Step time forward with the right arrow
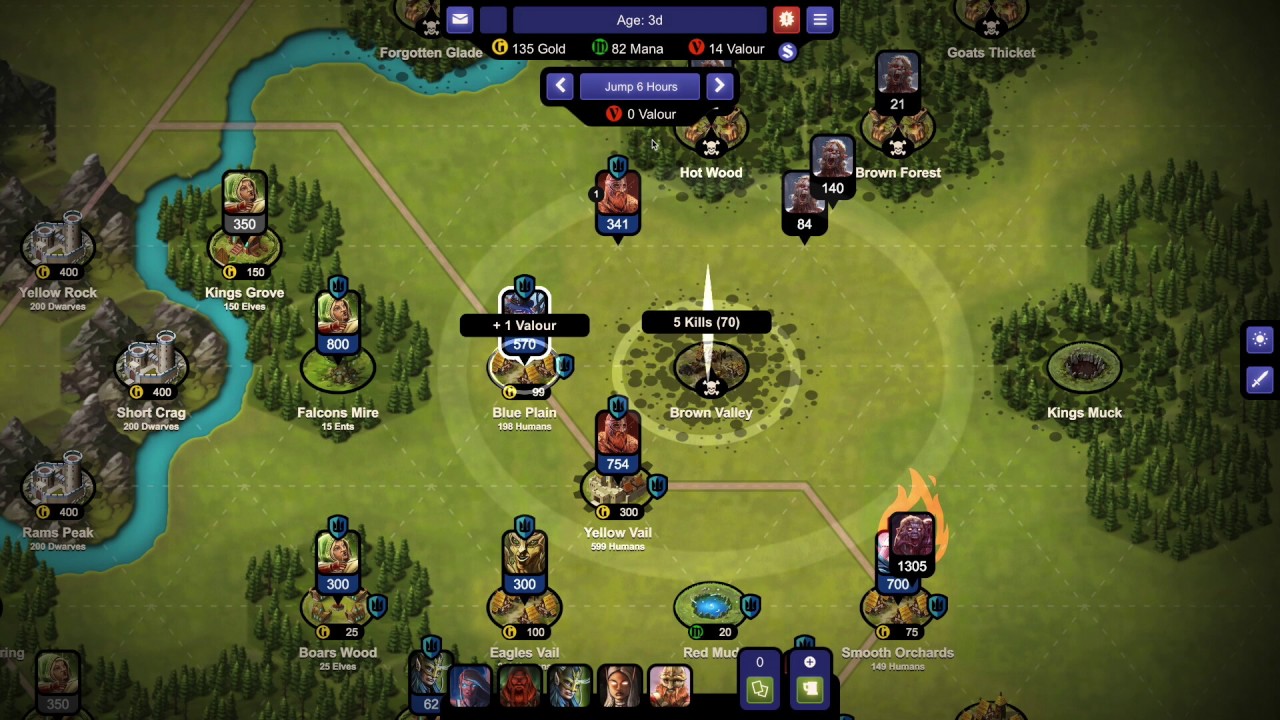 pyautogui.click(x=719, y=86)
